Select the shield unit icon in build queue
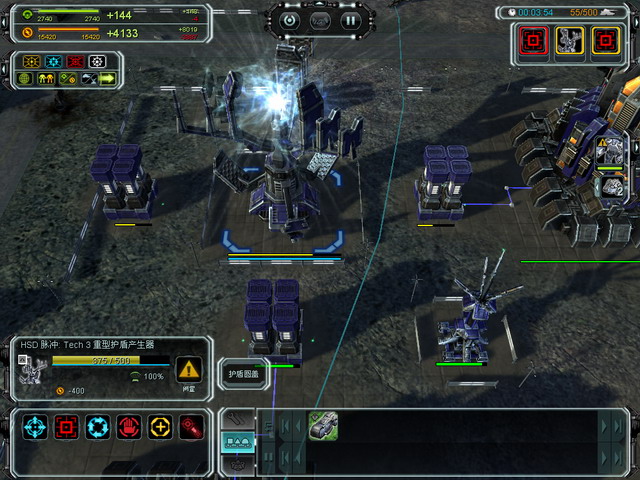The image size is (640, 480). coord(323,426)
